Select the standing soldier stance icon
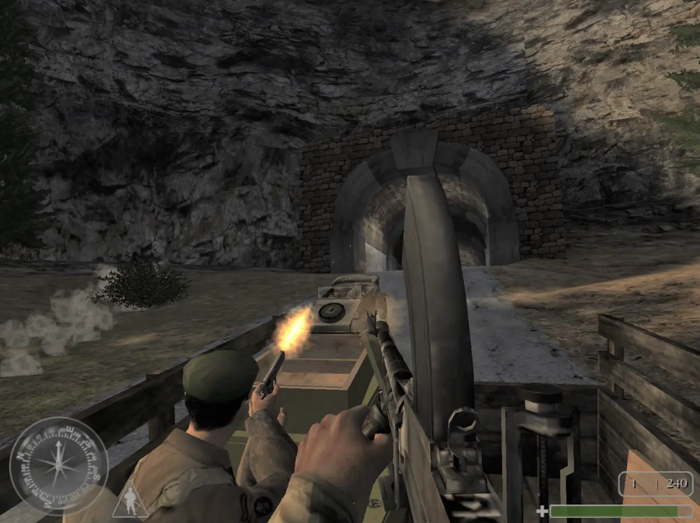Screen dimensions: 700x523 [129, 500]
